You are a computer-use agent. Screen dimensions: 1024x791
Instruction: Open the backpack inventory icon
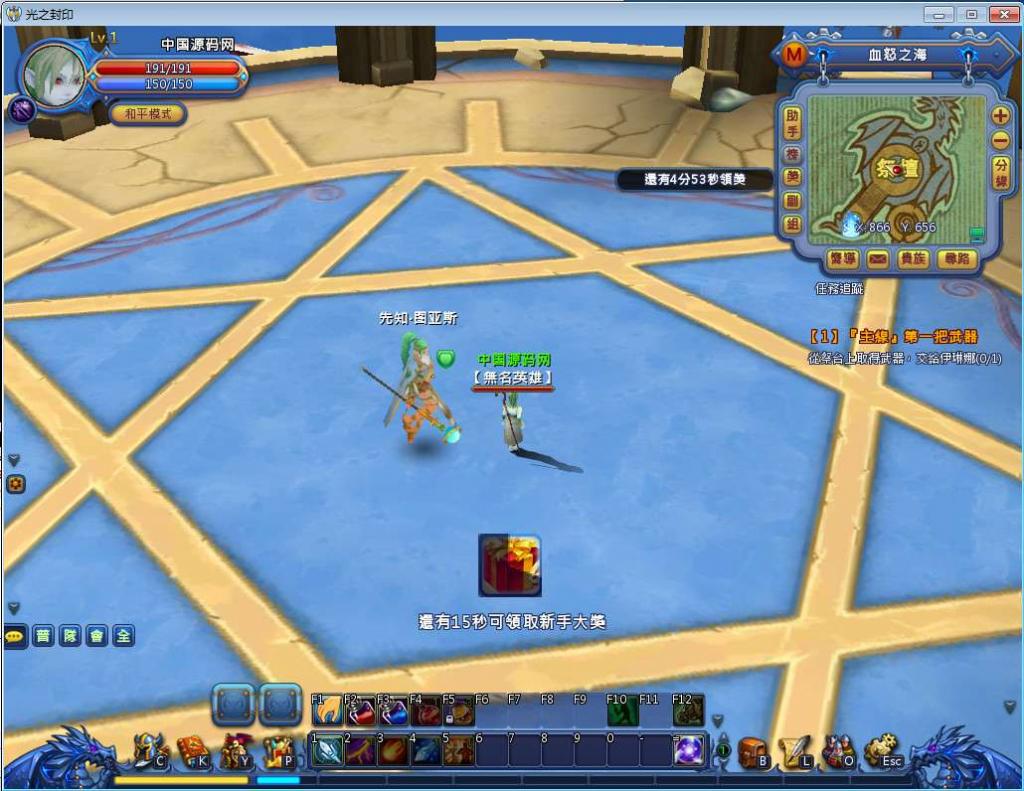point(752,752)
